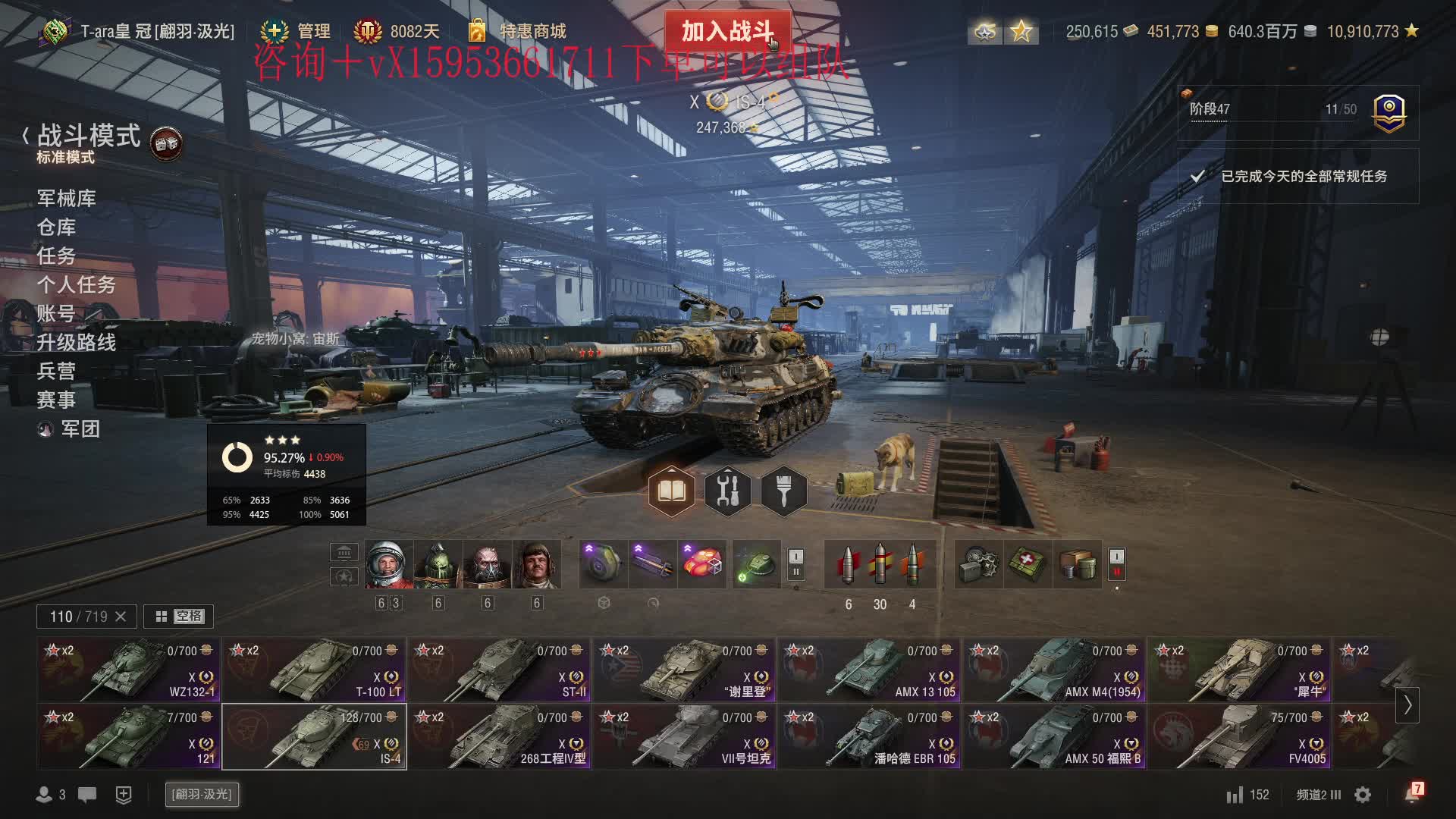Select the WZ132-1 tank in carousel
This screenshot has width=1456, height=819.
(x=129, y=670)
